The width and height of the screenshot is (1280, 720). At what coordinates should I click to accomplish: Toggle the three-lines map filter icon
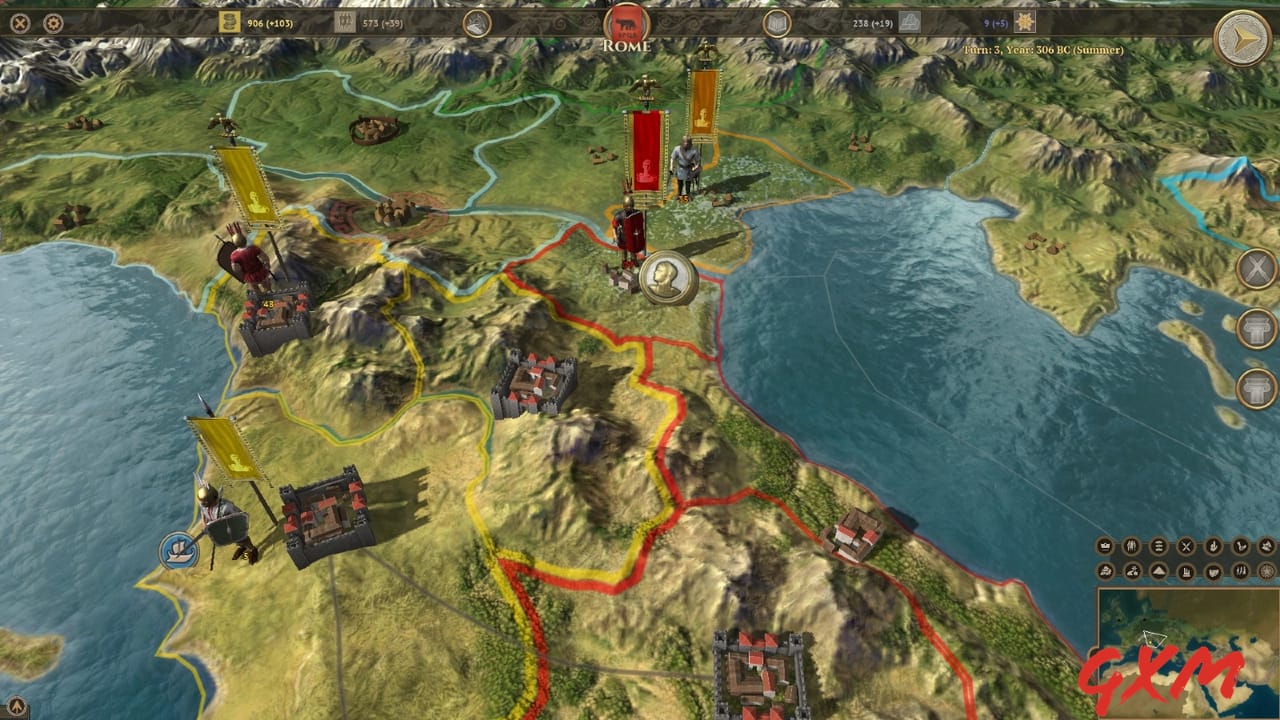tap(1158, 546)
